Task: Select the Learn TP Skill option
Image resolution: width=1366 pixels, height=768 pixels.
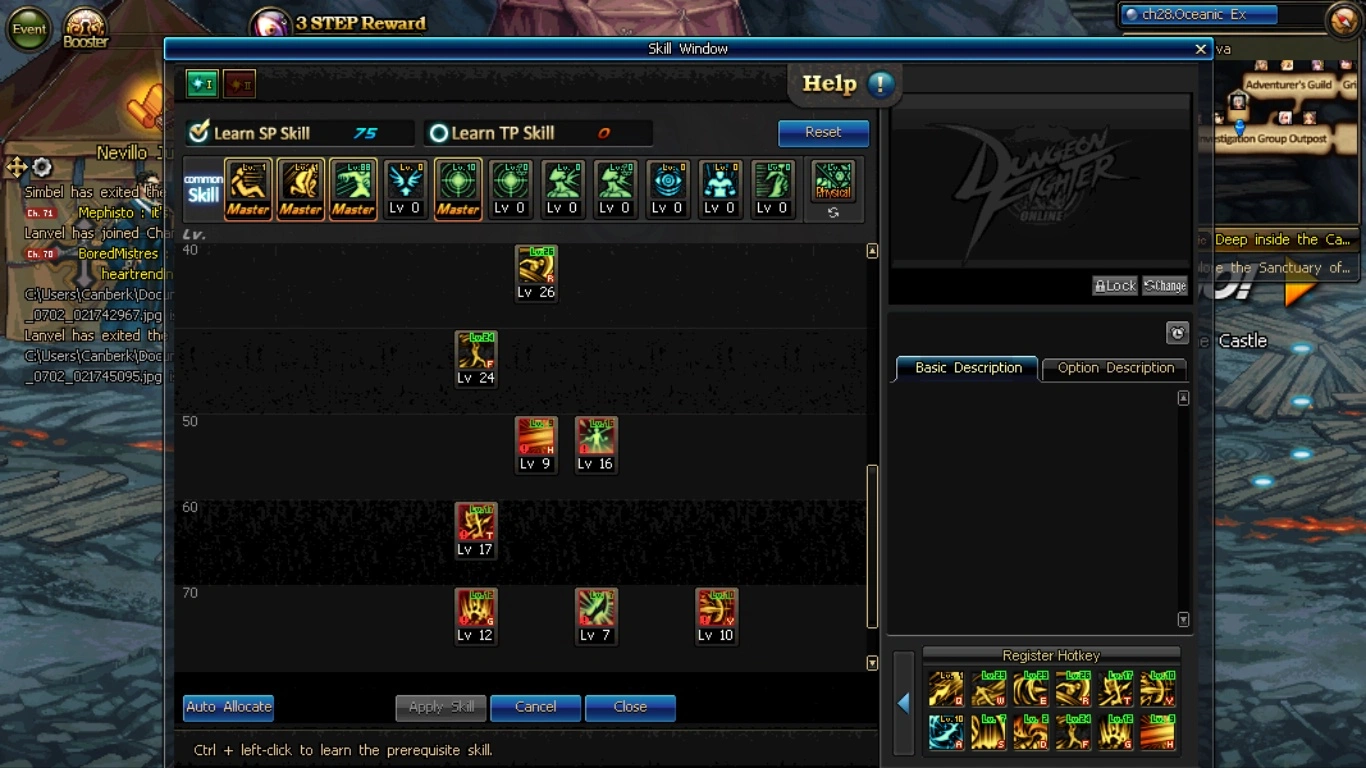Action: click(438, 133)
